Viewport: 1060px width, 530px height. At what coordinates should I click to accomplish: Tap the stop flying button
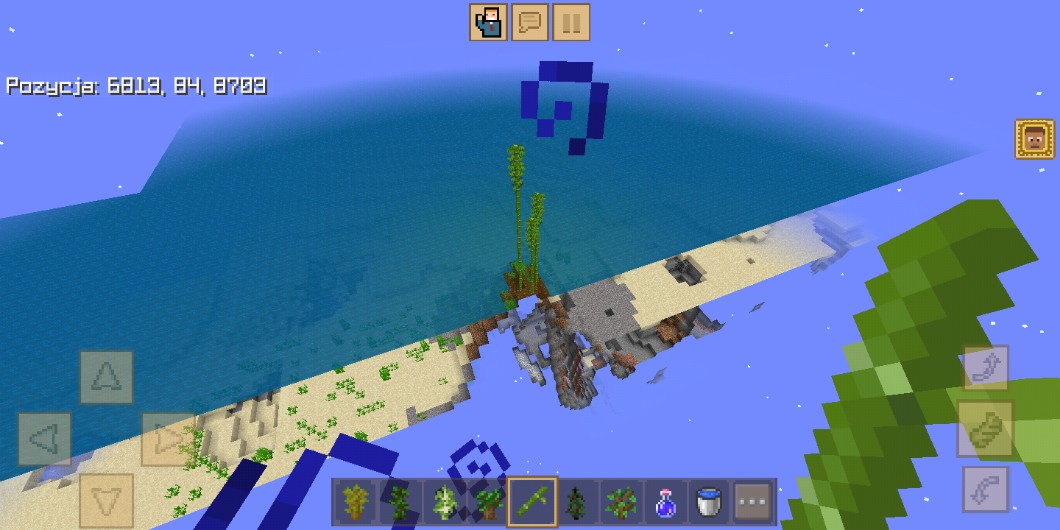[x=985, y=429]
